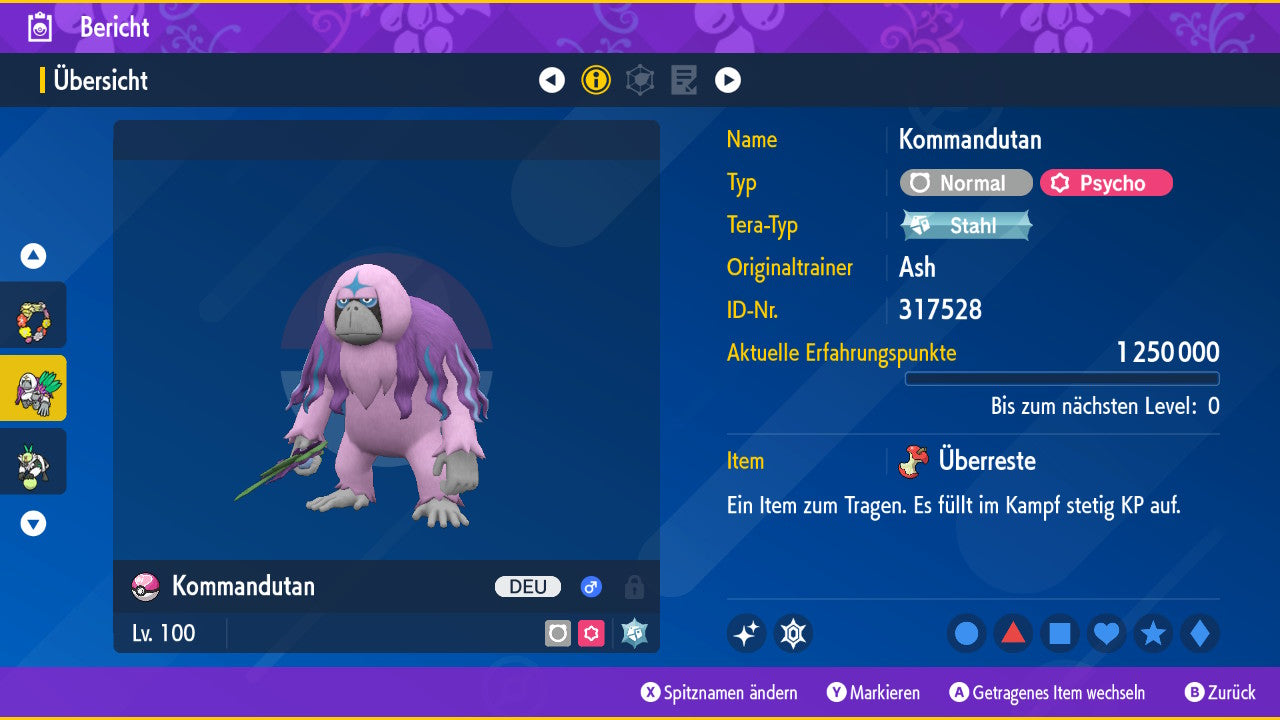Toggle the blue circle marking

pyautogui.click(x=967, y=633)
